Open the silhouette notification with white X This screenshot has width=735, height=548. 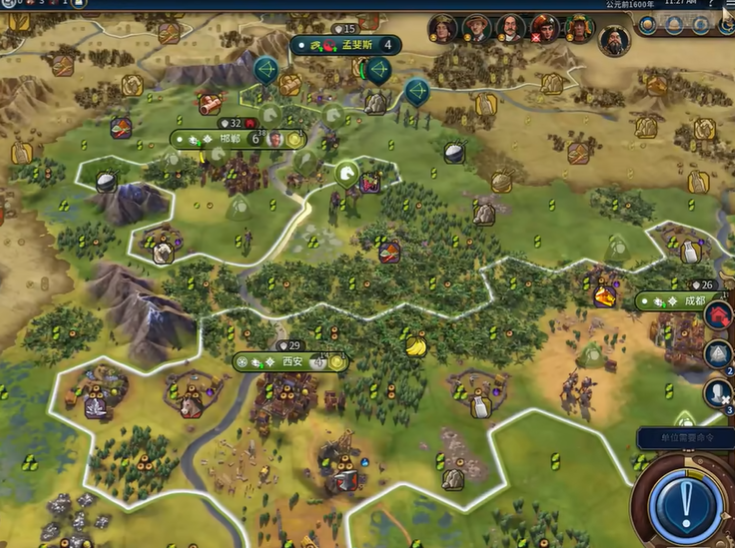coord(718,393)
